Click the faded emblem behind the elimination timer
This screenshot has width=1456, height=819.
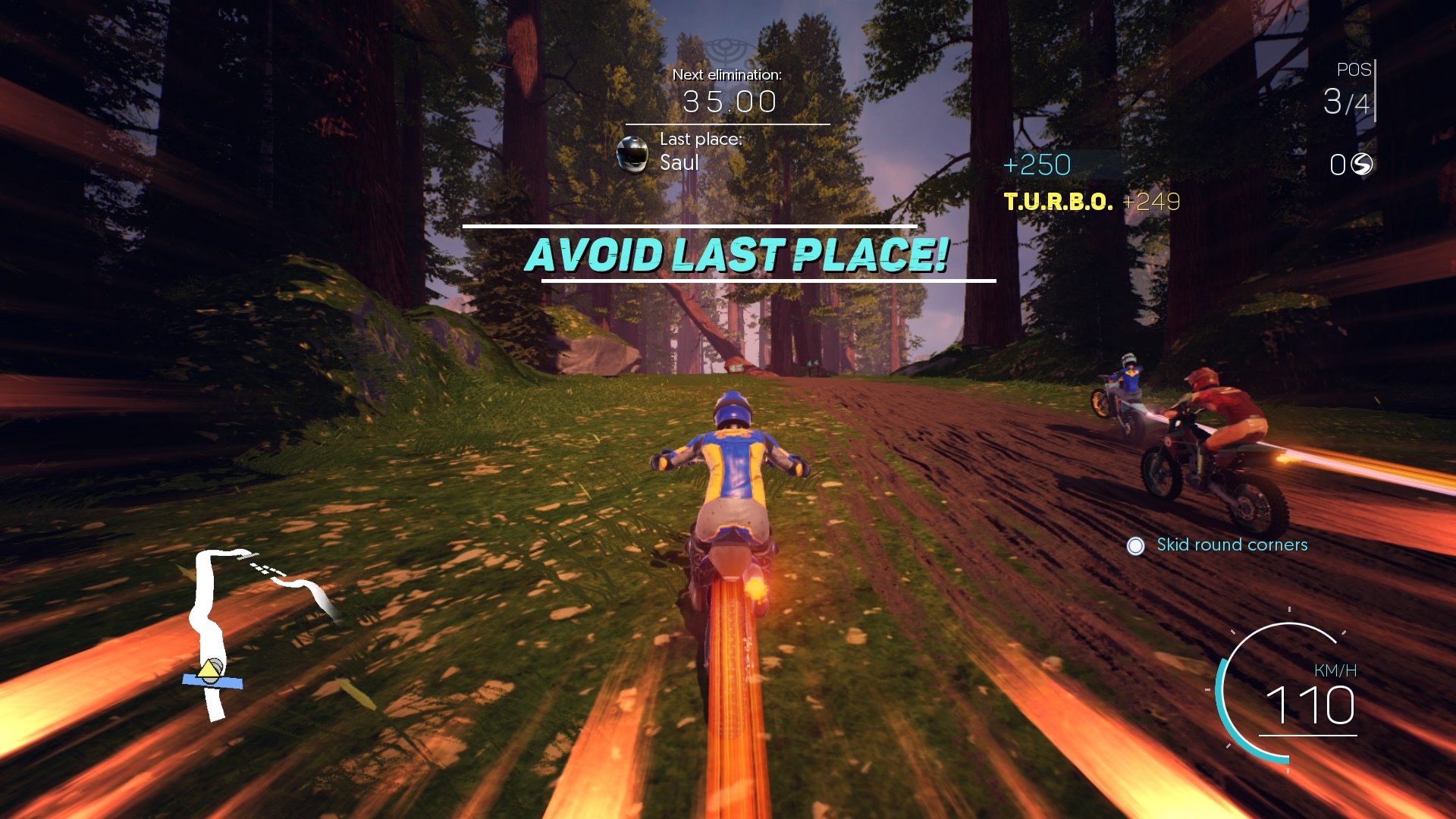click(726, 49)
